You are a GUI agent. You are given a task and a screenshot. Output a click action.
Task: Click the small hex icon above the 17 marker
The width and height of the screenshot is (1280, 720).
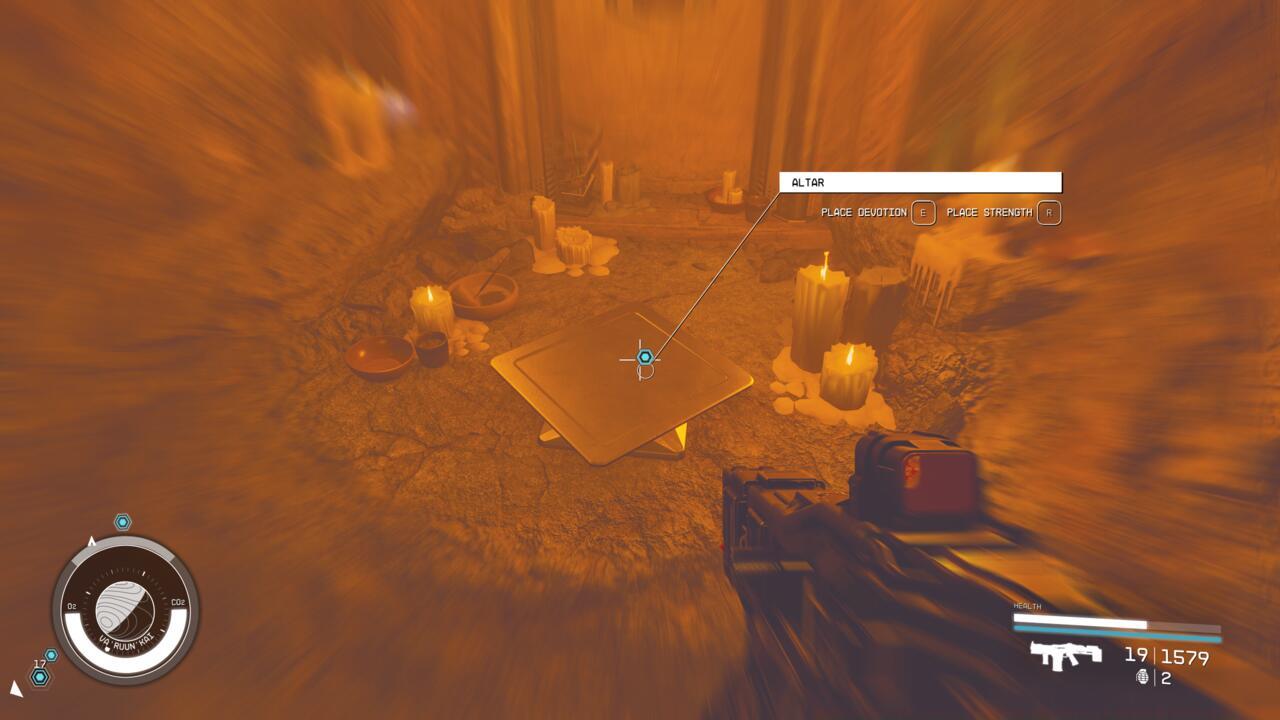[x=51, y=654]
